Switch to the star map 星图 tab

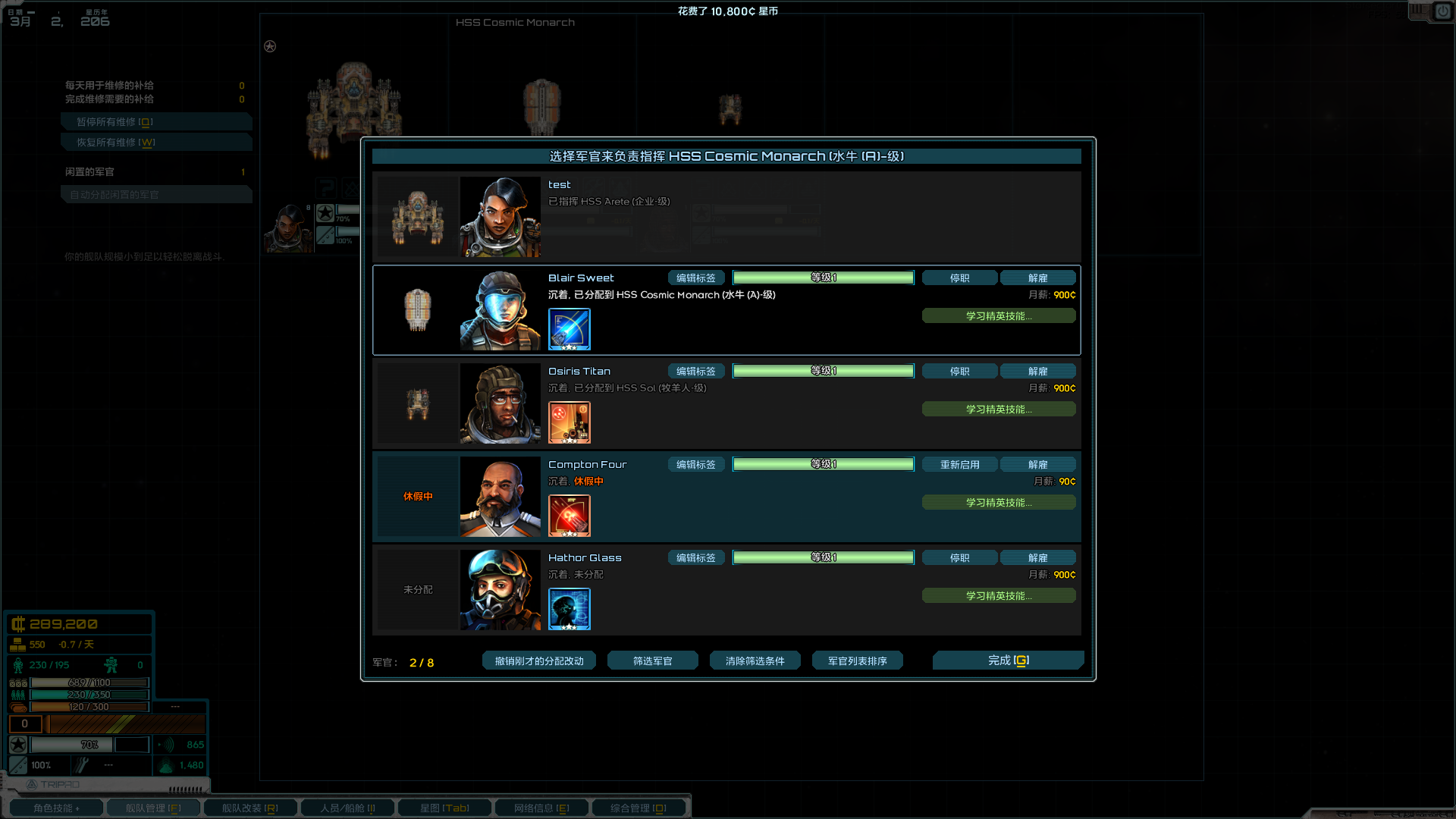pos(444,808)
